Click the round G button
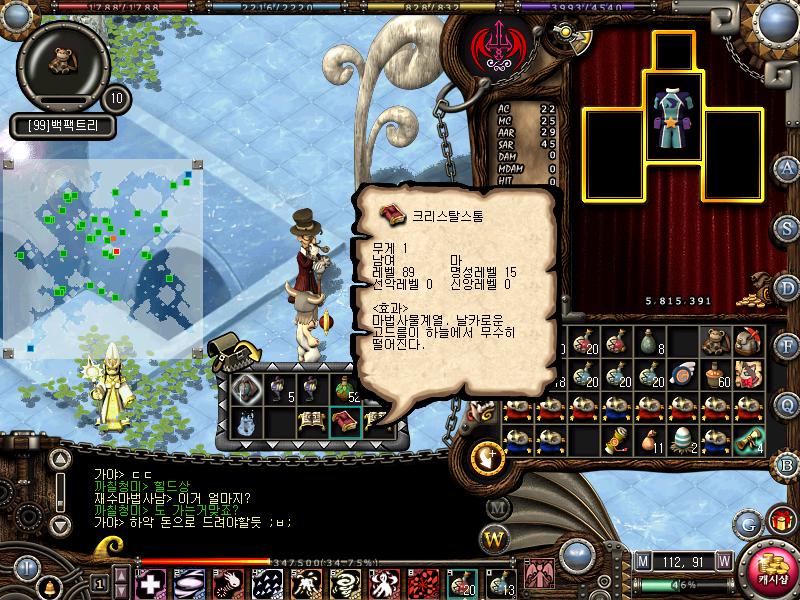The image size is (800, 600). (x=749, y=523)
